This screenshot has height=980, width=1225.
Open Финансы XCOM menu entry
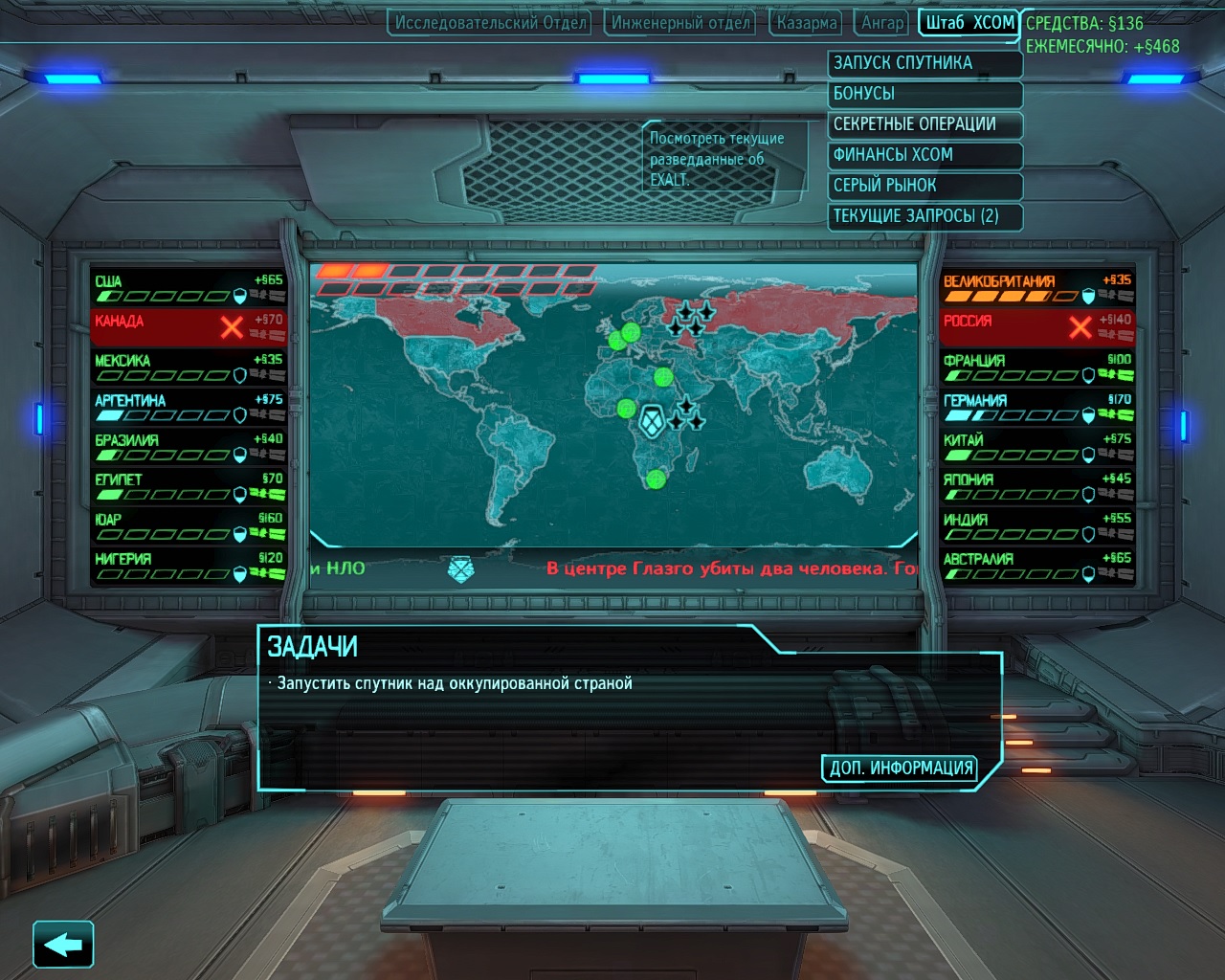(924, 155)
